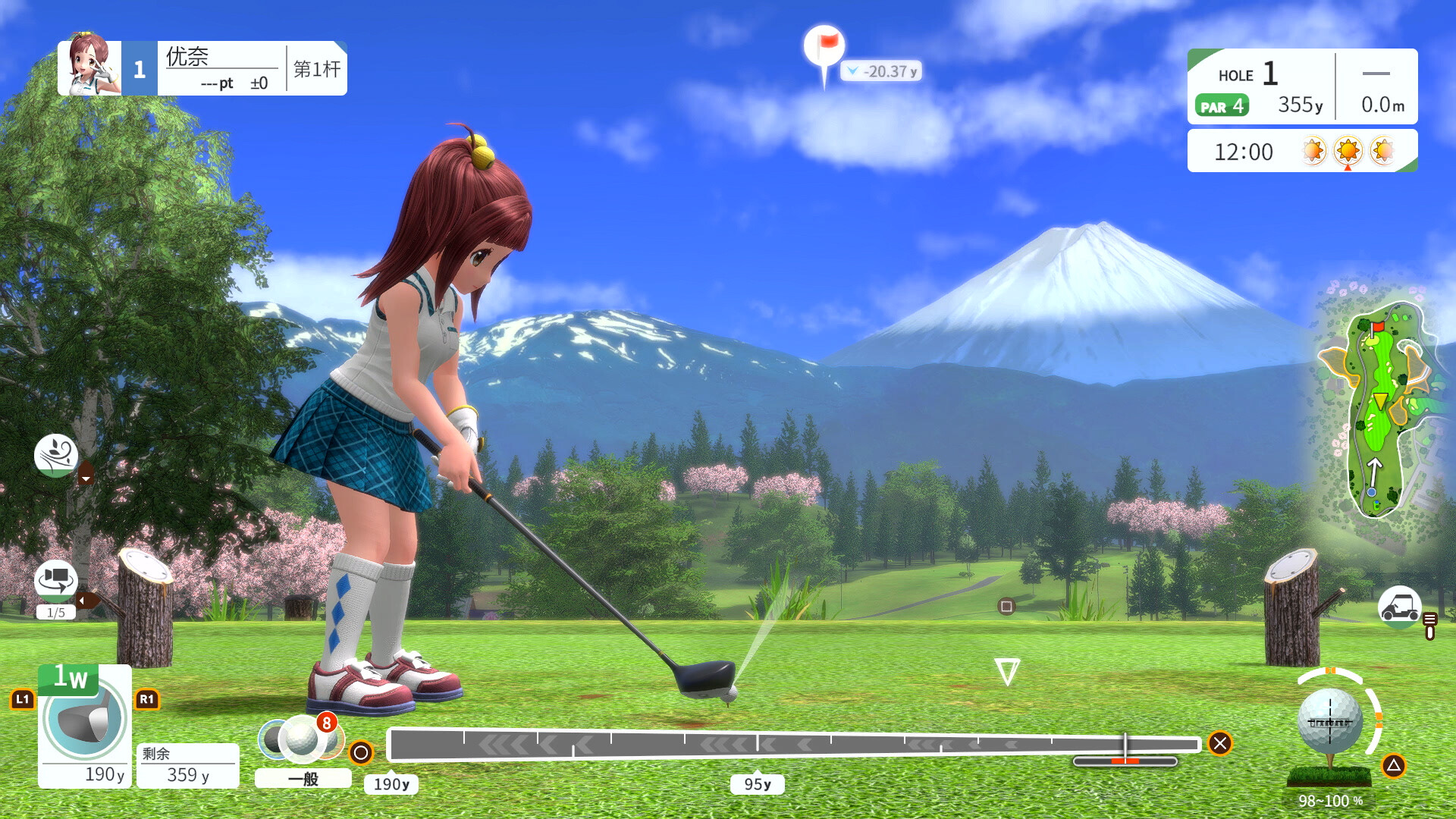Select the tee height icon
This screenshot has width=1456, height=819.
(x=1429, y=627)
